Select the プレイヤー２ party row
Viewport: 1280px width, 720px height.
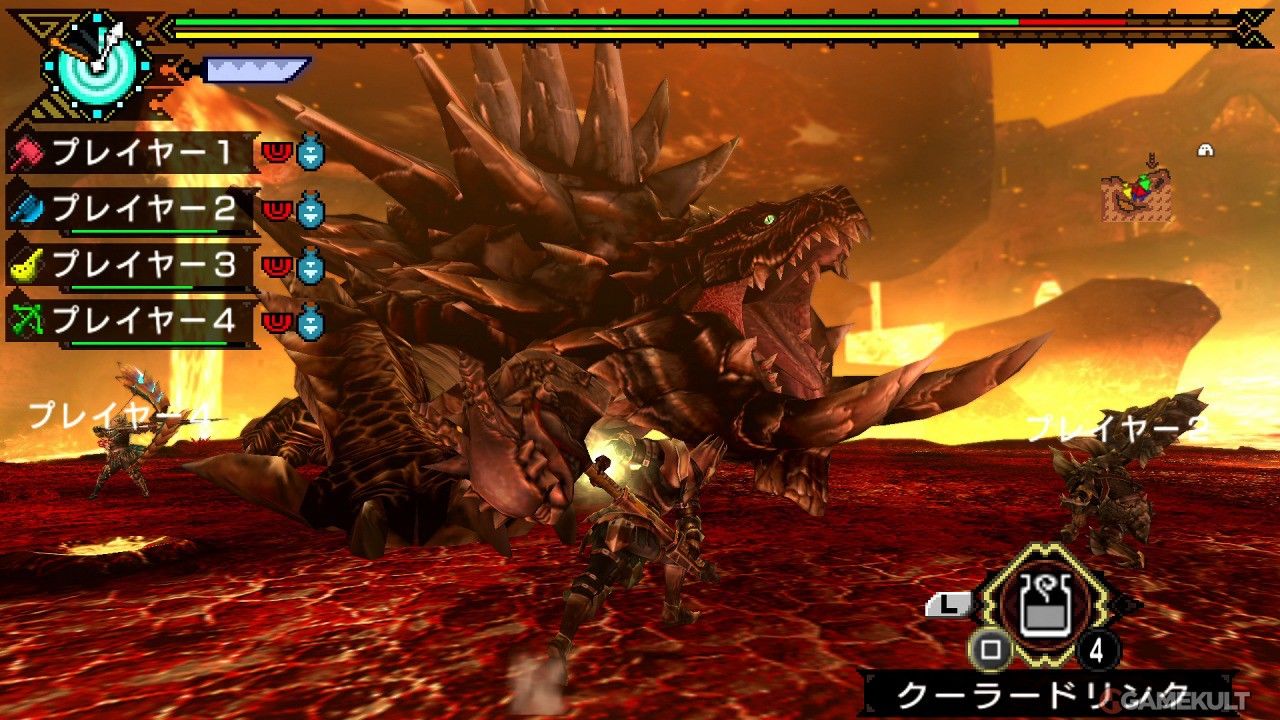pyautogui.click(x=140, y=209)
